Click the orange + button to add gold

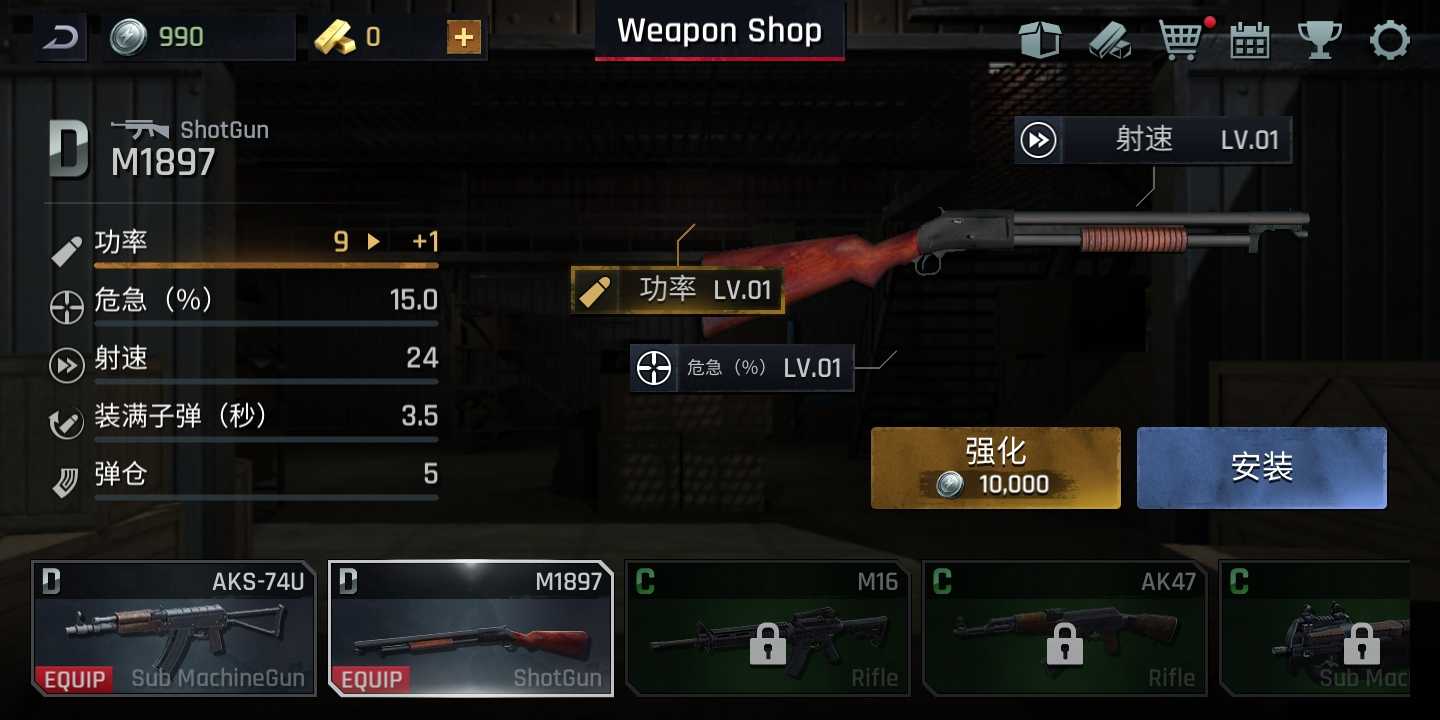[462, 37]
